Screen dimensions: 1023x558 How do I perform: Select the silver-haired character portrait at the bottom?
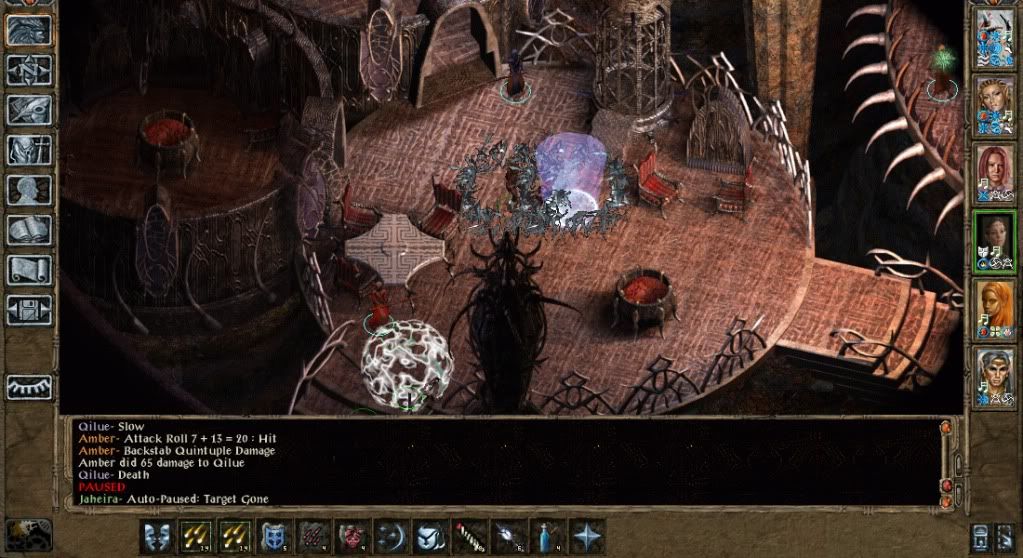(993, 376)
